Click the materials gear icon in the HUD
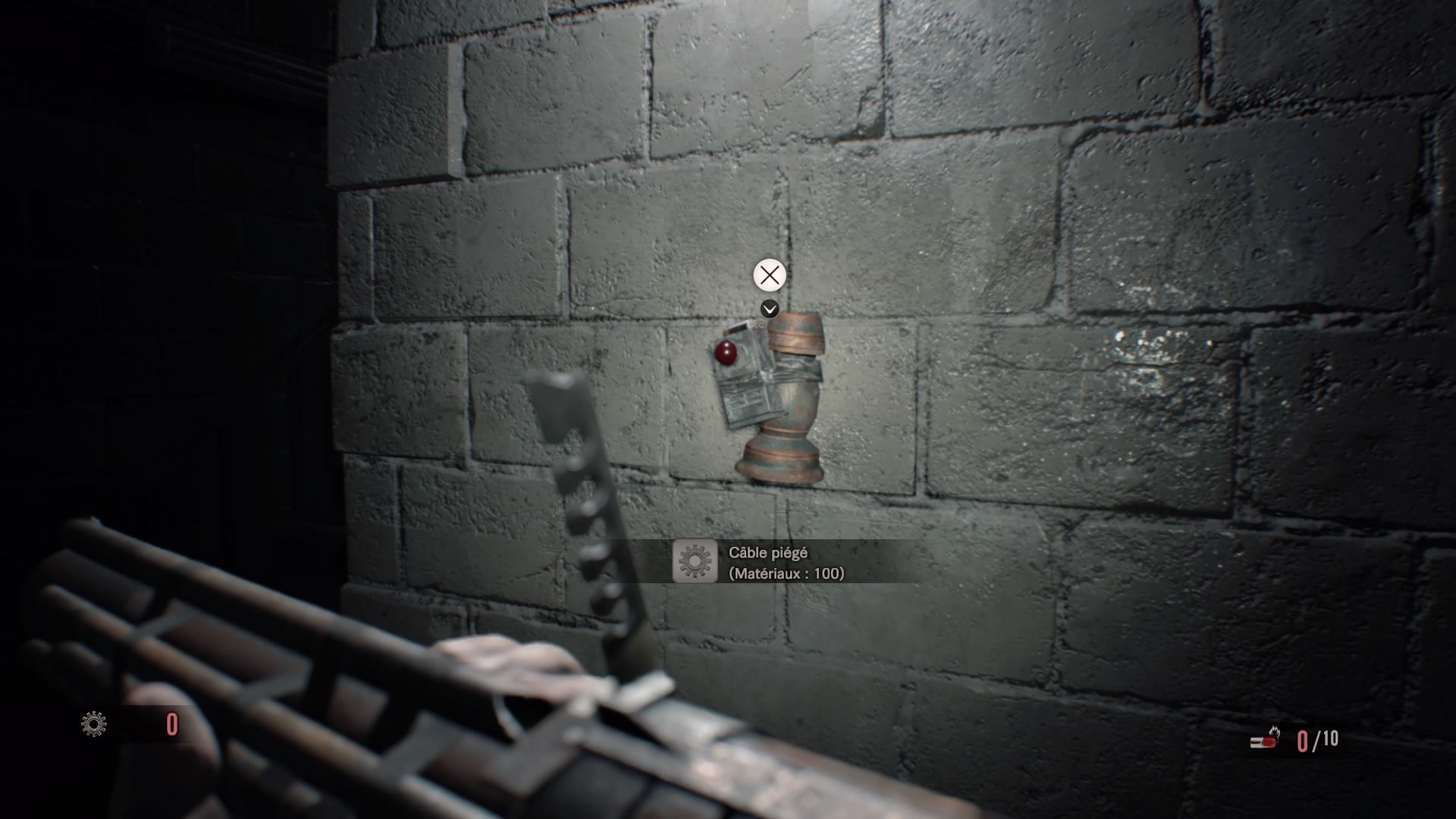Viewport: 1456px width, 819px height. point(94,724)
